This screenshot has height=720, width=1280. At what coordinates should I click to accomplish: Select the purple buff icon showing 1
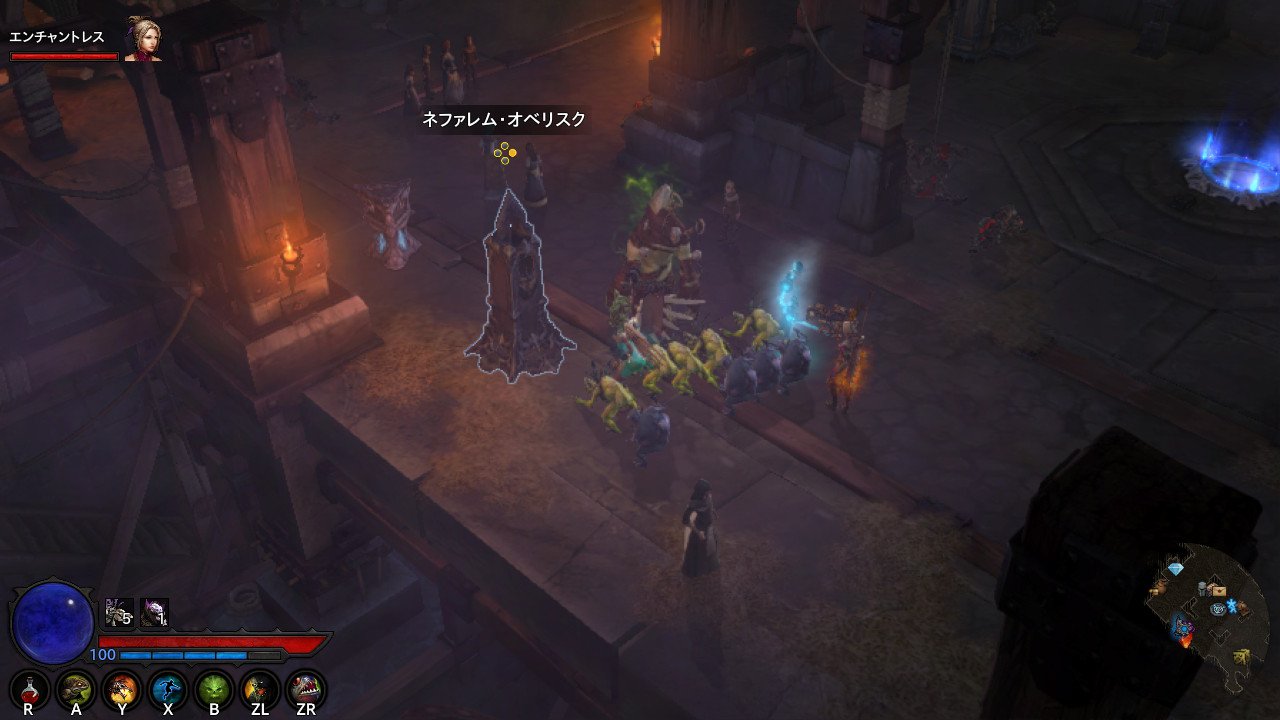(154, 613)
